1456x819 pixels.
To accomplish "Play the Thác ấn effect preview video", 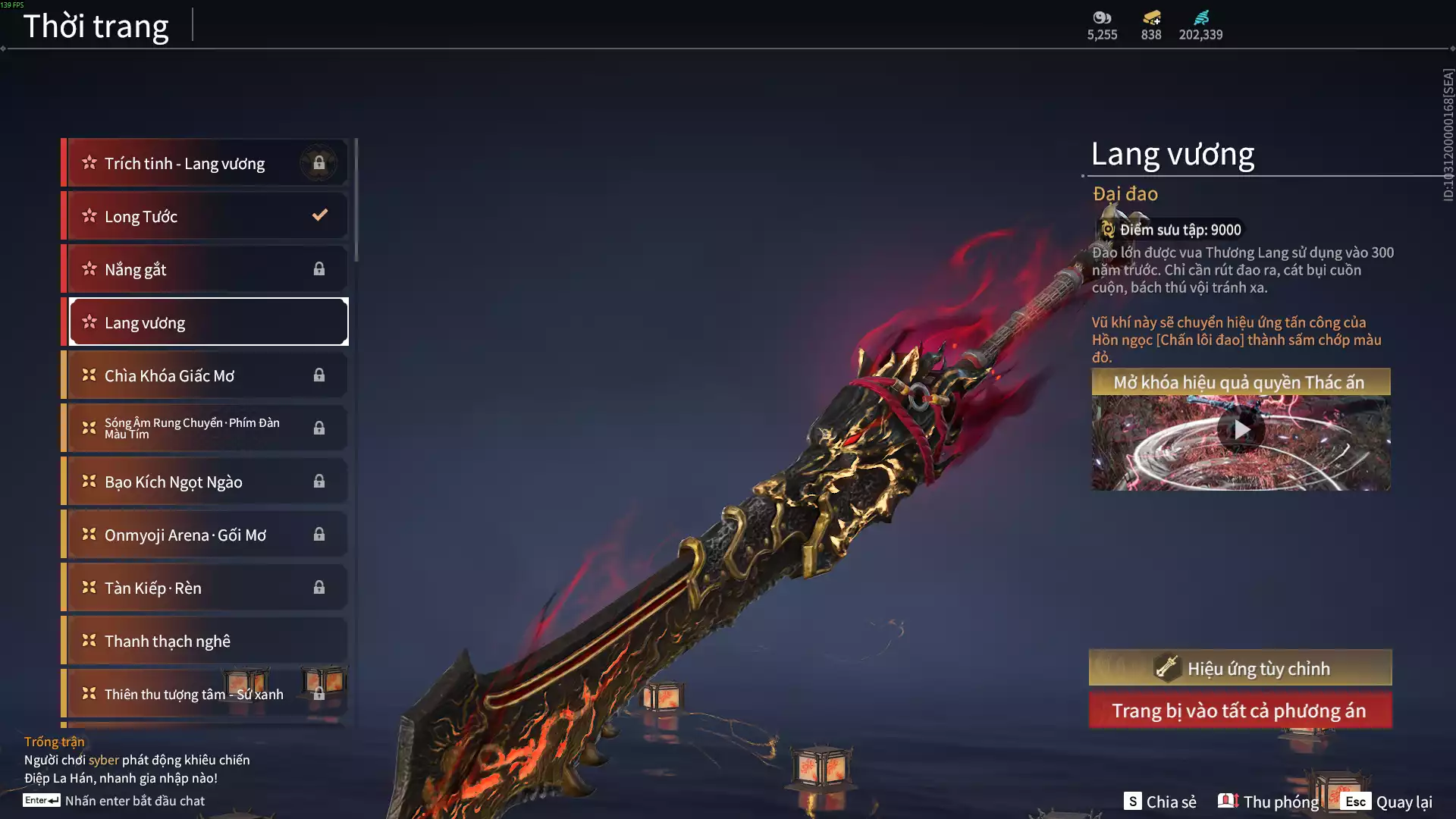I will [x=1241, y=430].
